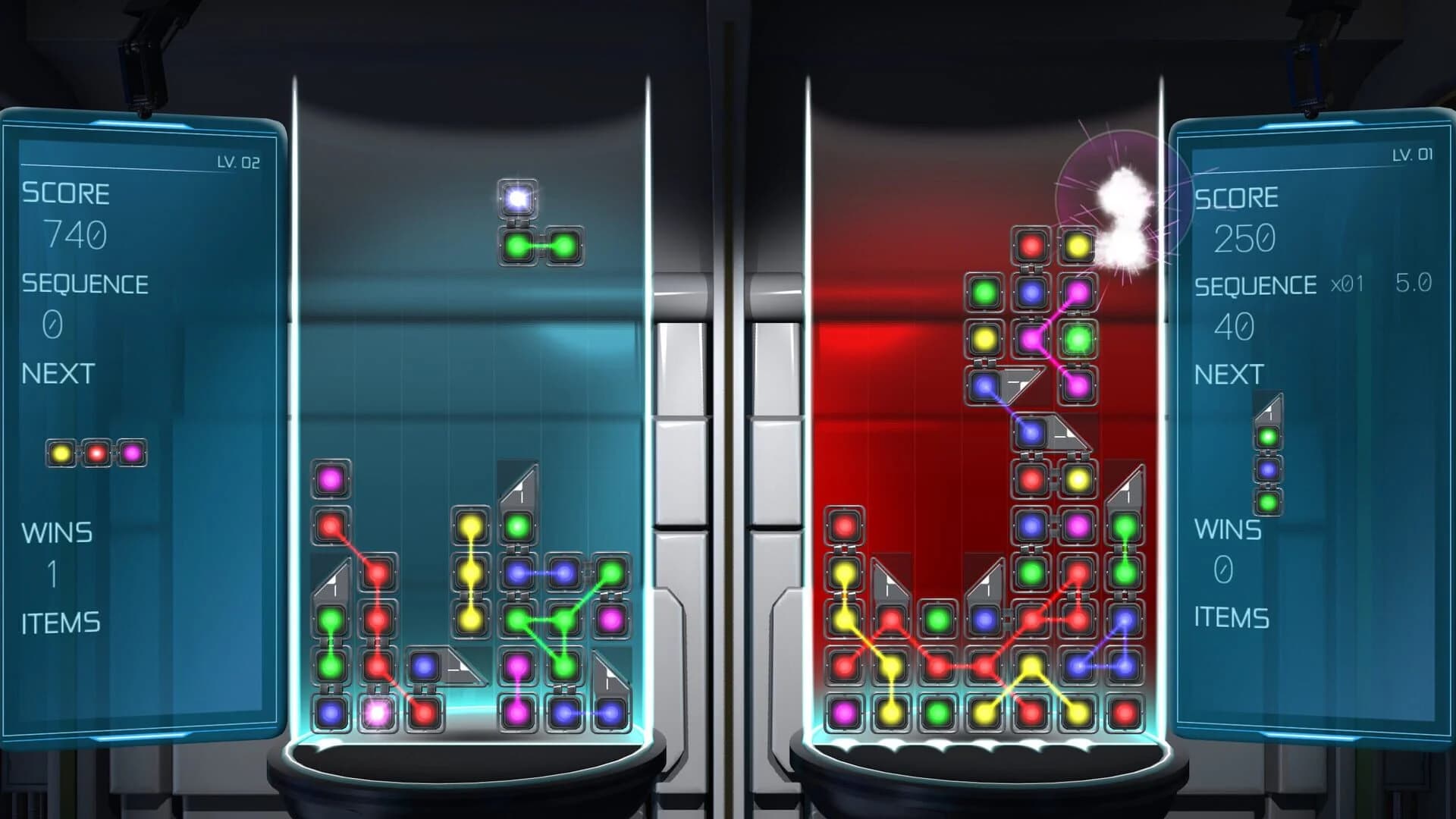Click the LV. 01 level indicator
The image size is (1456, 819).
(1412, 155)
